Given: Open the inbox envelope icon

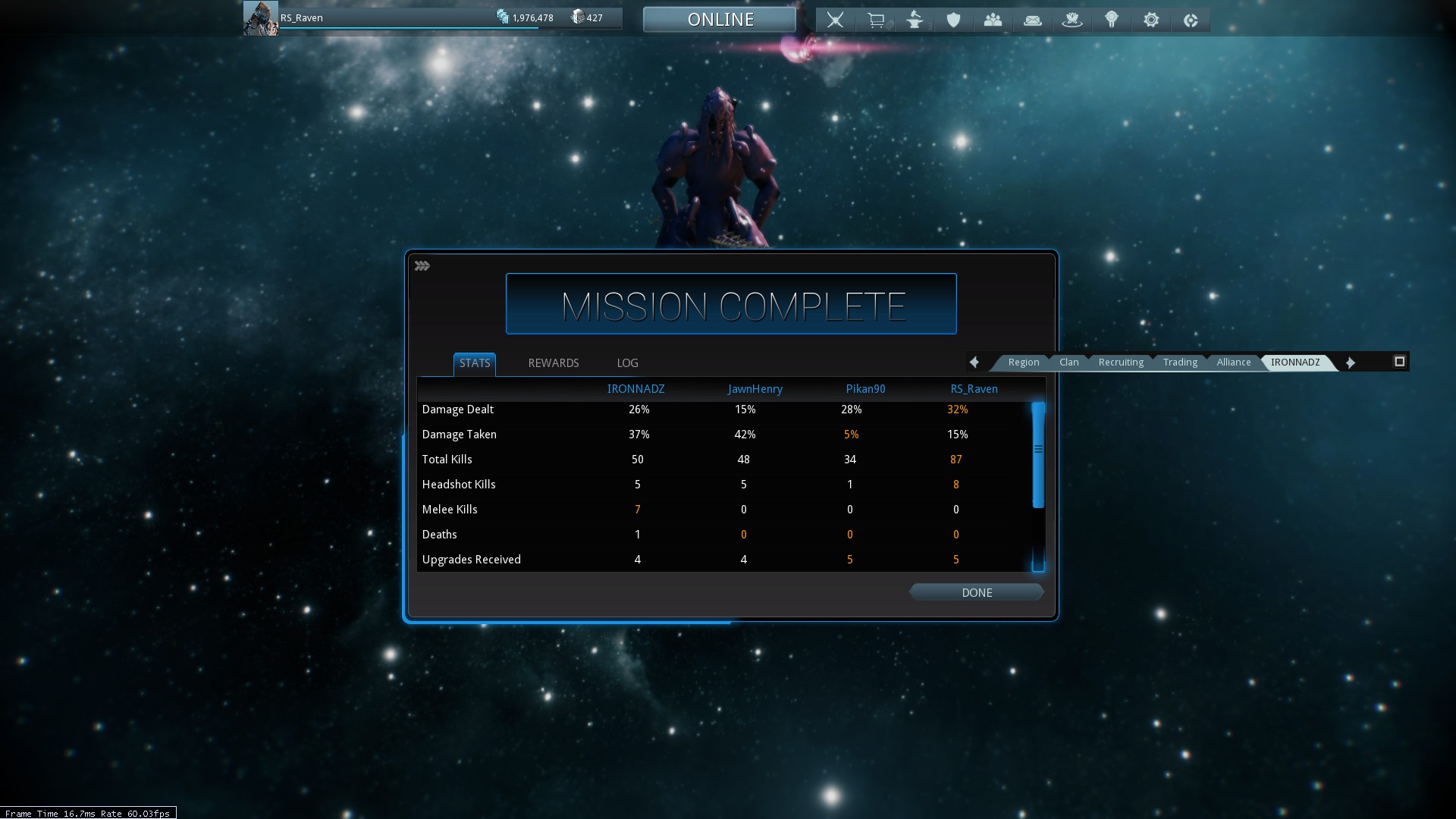Looking at the screenshot, I should (1032, 20).
